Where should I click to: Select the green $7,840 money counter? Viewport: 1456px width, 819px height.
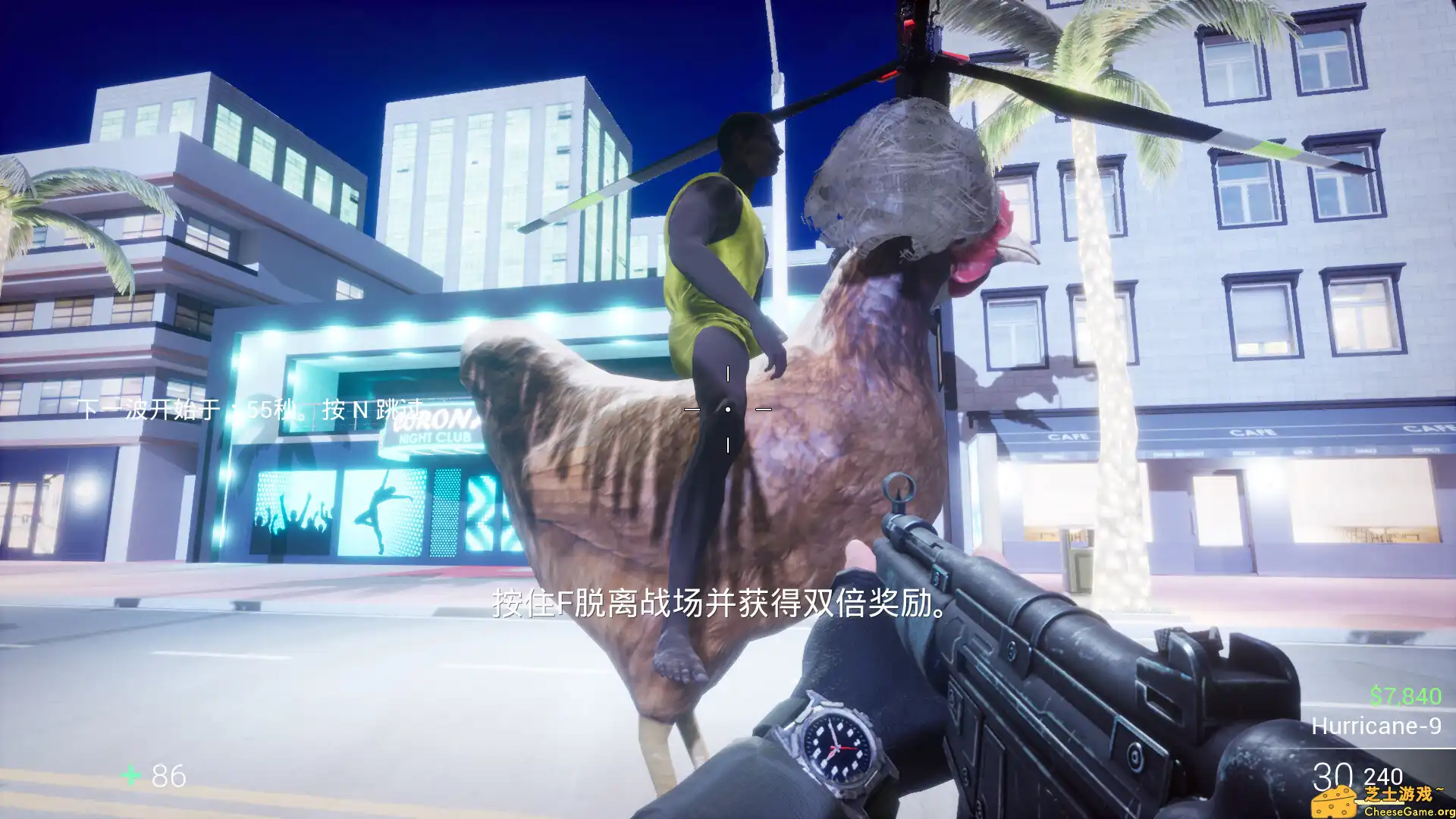1405,696
